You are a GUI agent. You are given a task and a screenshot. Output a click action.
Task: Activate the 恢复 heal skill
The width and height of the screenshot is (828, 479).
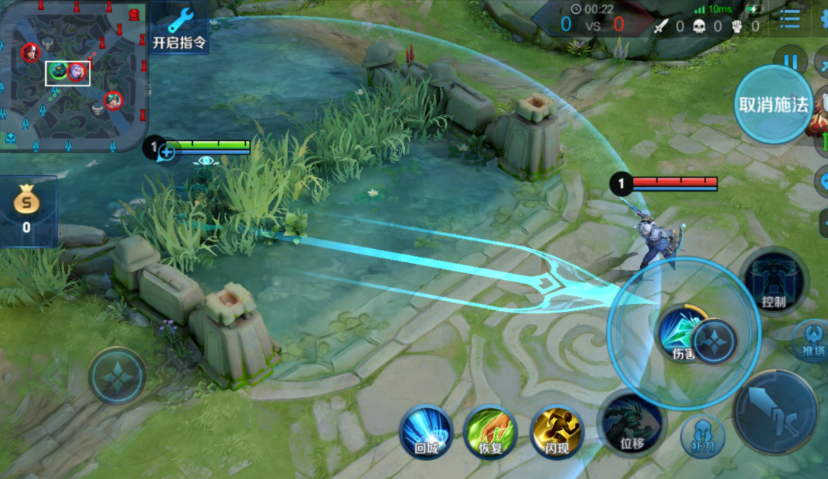[490, 431]
